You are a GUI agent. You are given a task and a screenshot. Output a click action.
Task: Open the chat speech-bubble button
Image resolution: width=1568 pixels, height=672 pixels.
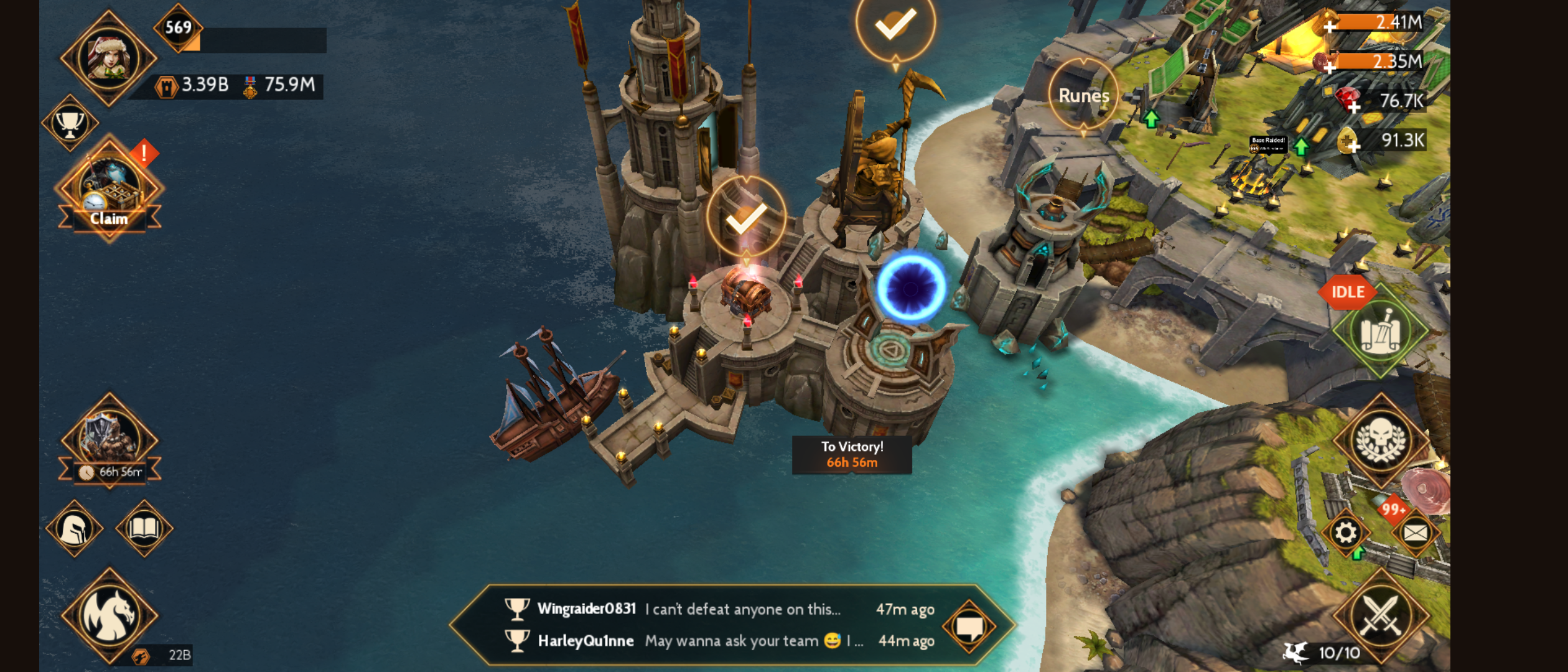coord(969,626)
